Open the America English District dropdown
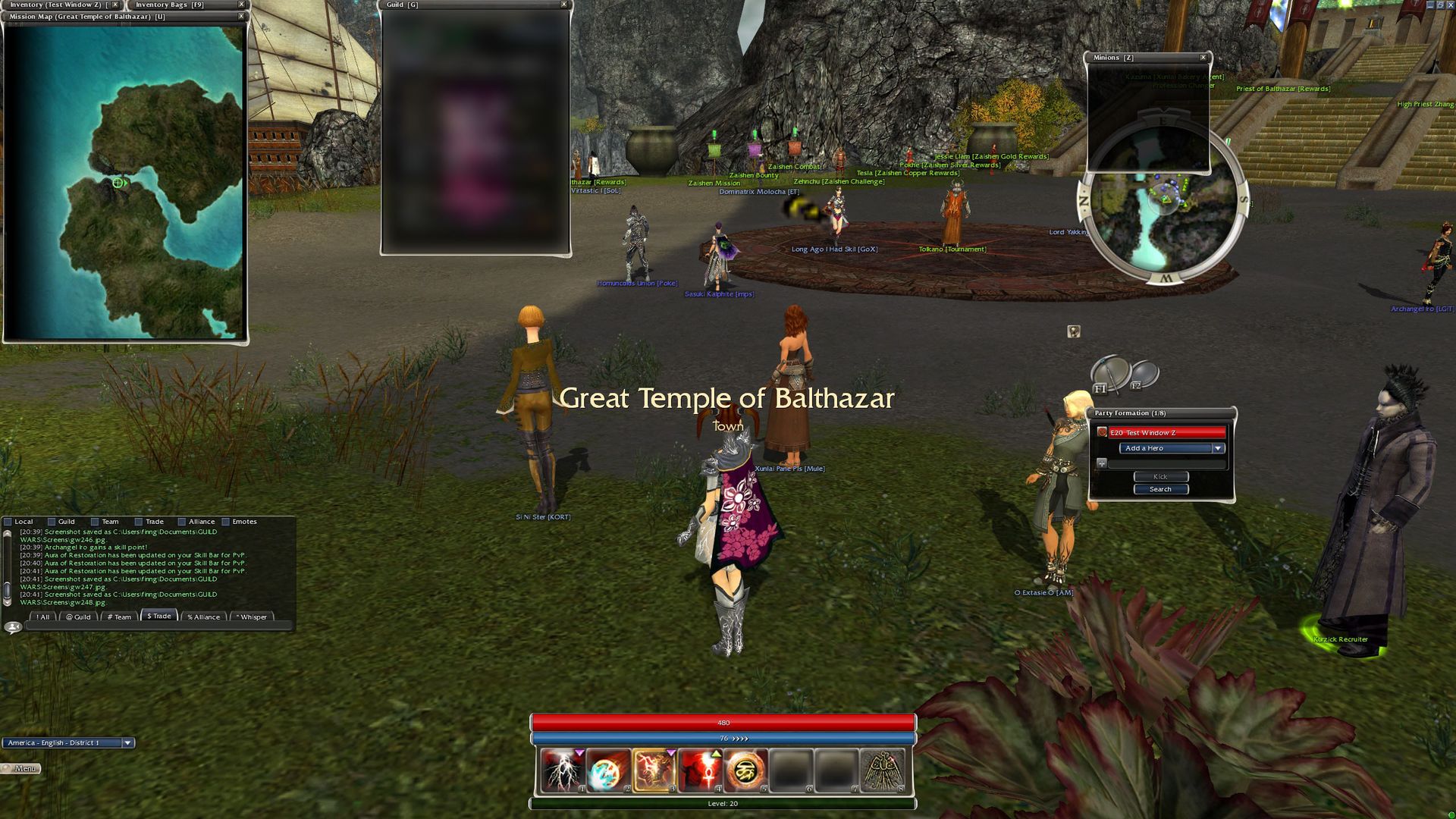The width and height of the screenshot is (1456, 819). (127, 743)
